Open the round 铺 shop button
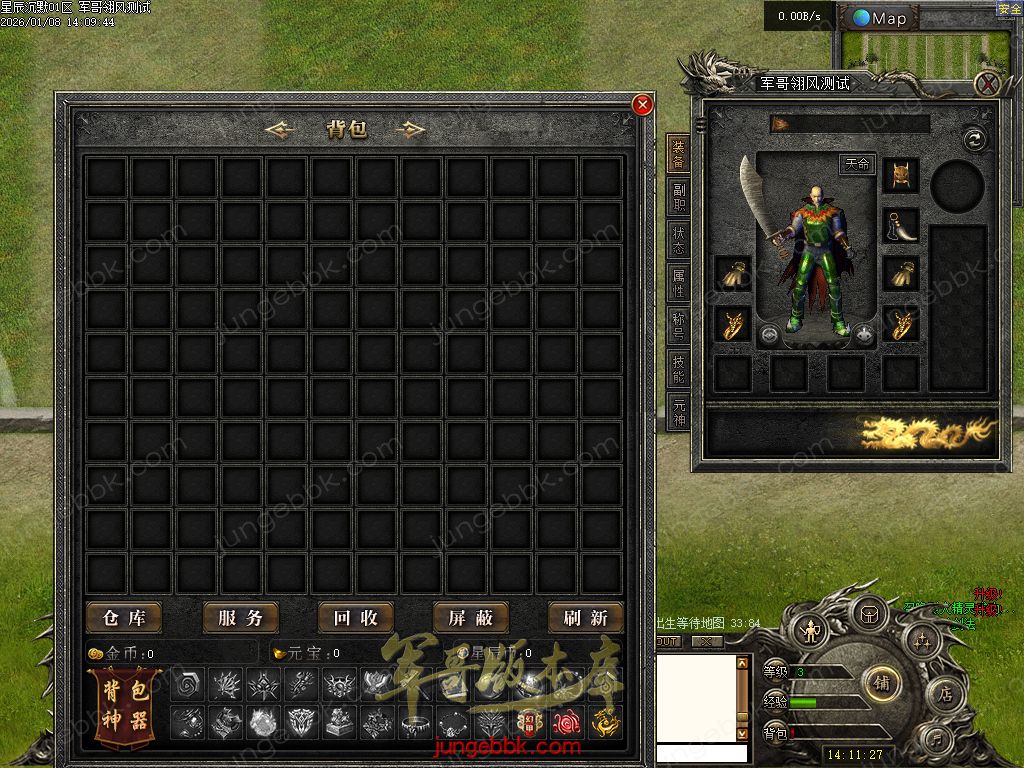Image resolution: width=1024 pixels, height=768 pixels. point(882,683)
